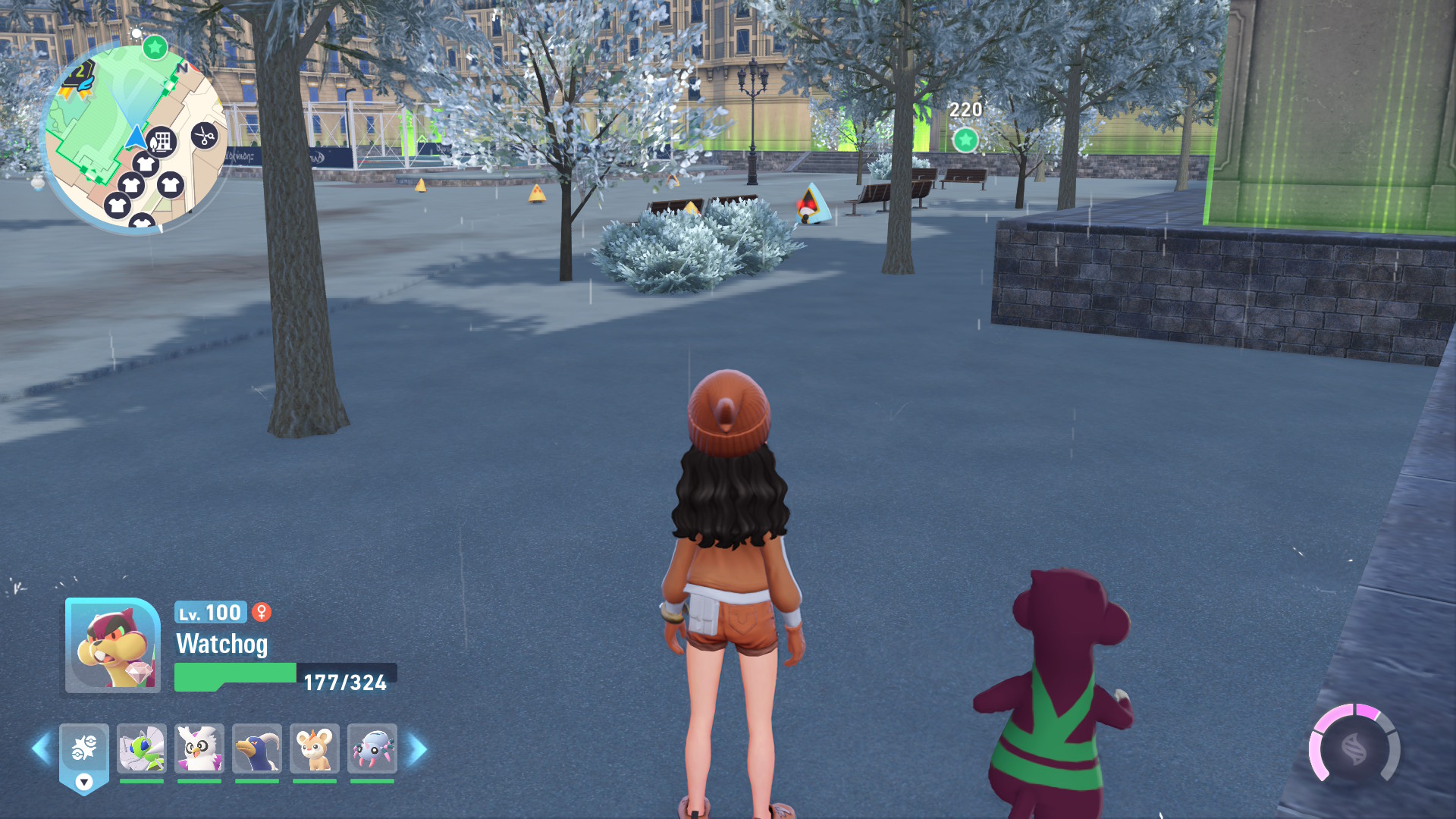1456x819 pixels.
Task: Click the right arrow beside the party bar
Action: (417, 749)
